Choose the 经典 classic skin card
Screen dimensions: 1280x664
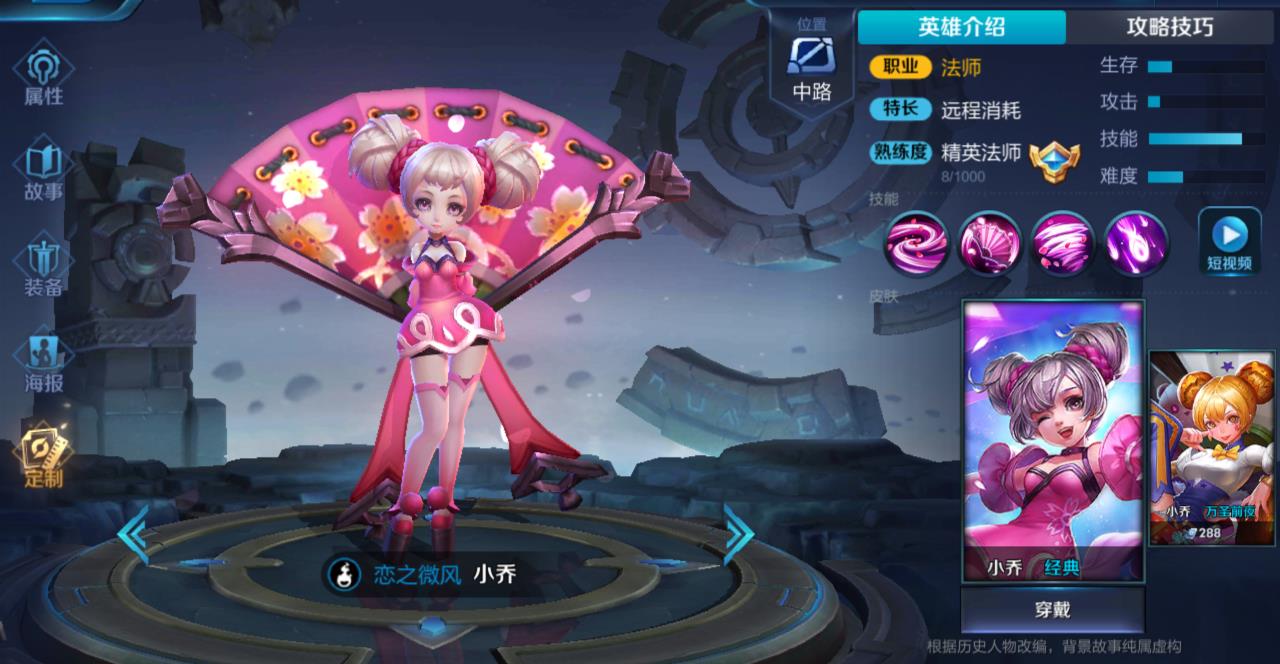[x=1052, y=440]
